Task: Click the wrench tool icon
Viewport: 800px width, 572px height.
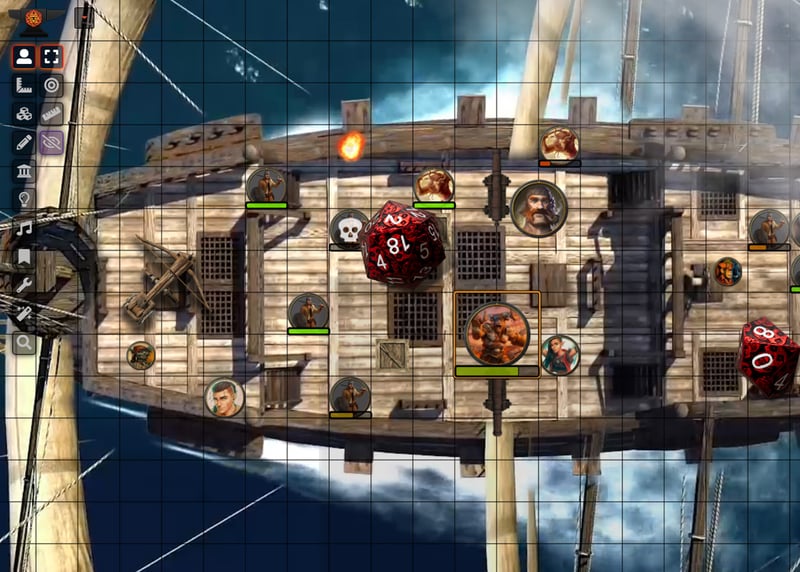Action: tap(24, 286)
